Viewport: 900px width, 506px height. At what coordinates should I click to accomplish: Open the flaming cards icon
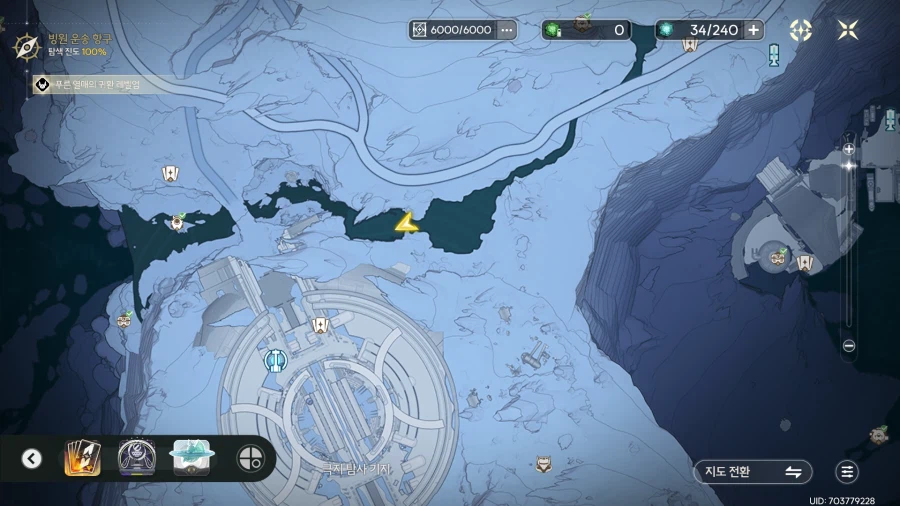pos(82,458)
